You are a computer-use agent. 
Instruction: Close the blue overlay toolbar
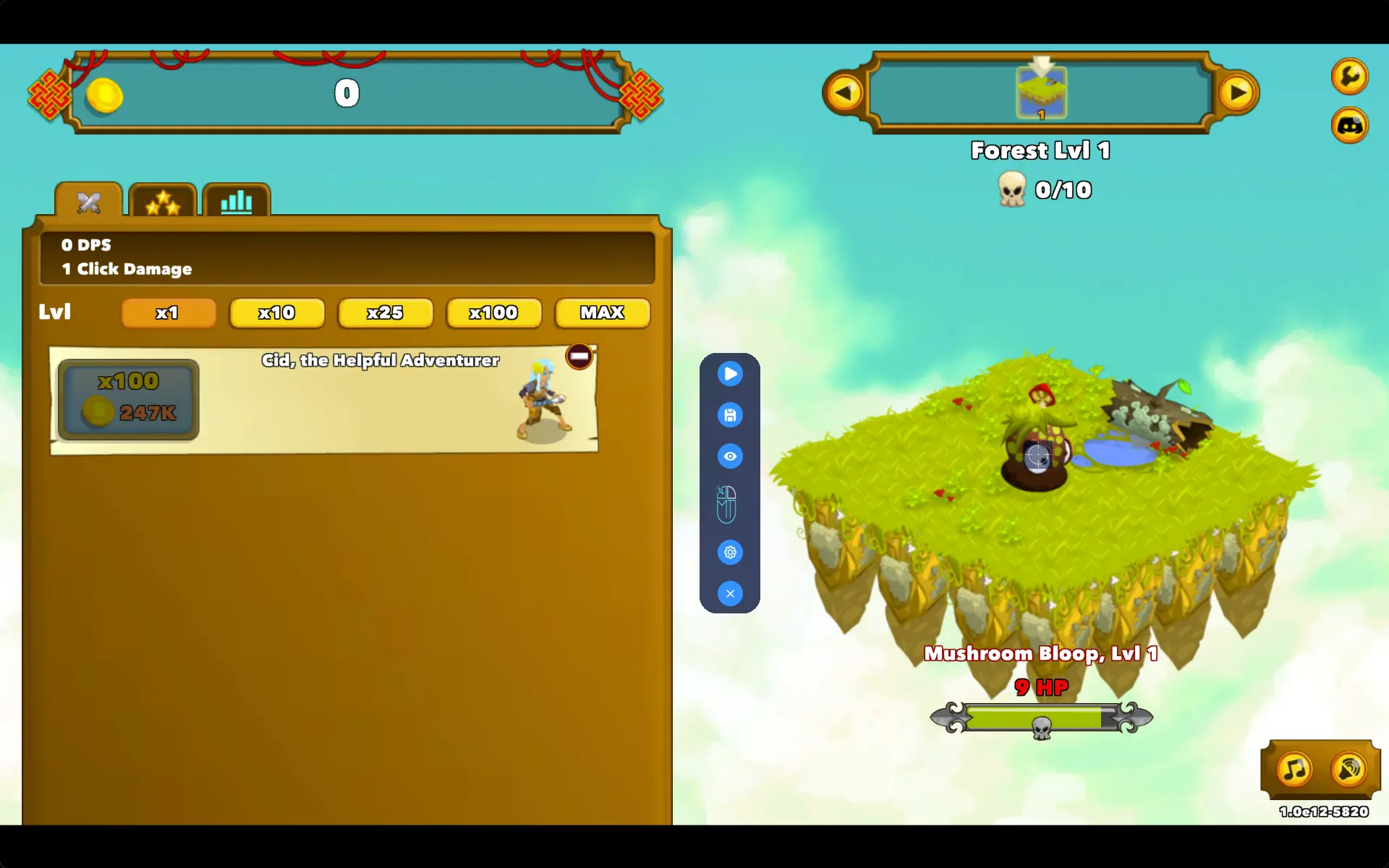730,593
